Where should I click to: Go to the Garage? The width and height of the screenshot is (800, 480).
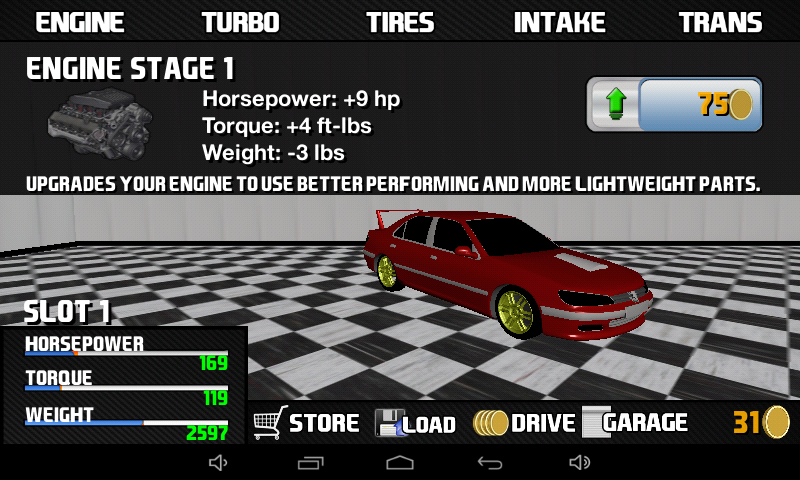coord(636,423)
